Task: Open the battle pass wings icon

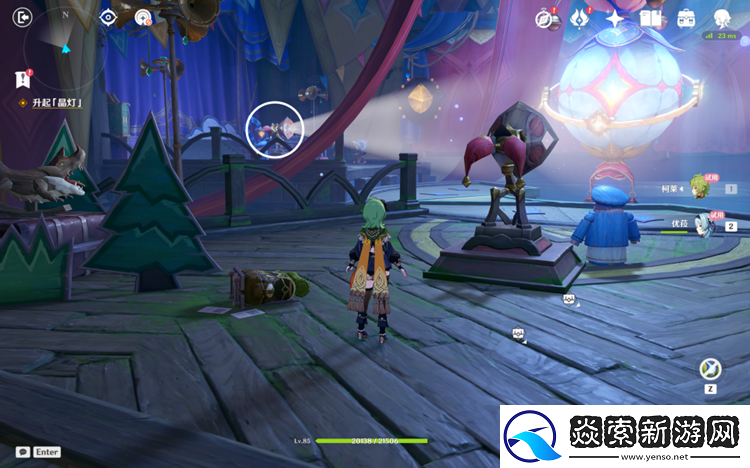Action: click(x=579, y=18)
